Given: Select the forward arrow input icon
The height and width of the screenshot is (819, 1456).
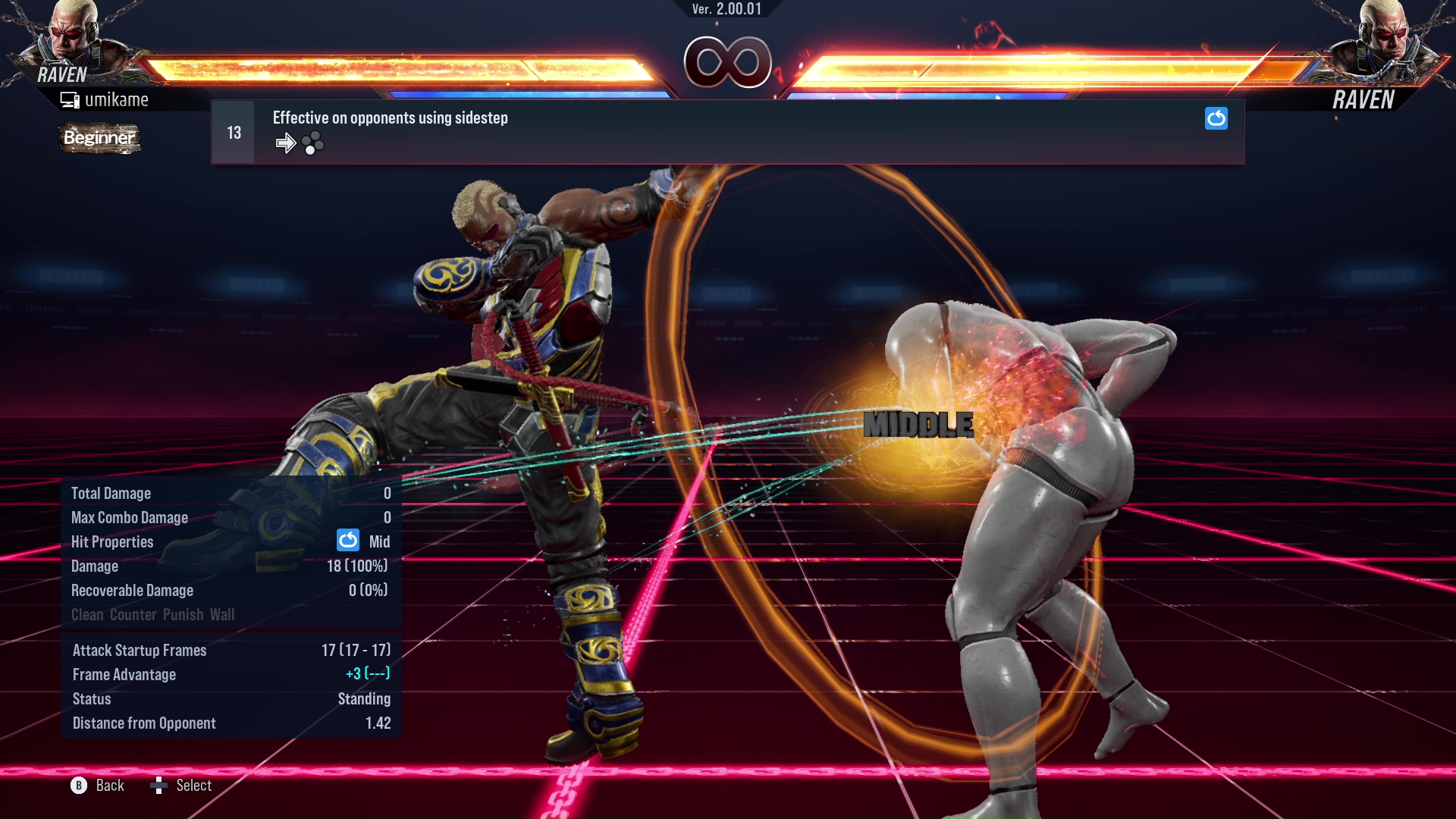Looking at the screenshot, I should [x=286, y=142].
